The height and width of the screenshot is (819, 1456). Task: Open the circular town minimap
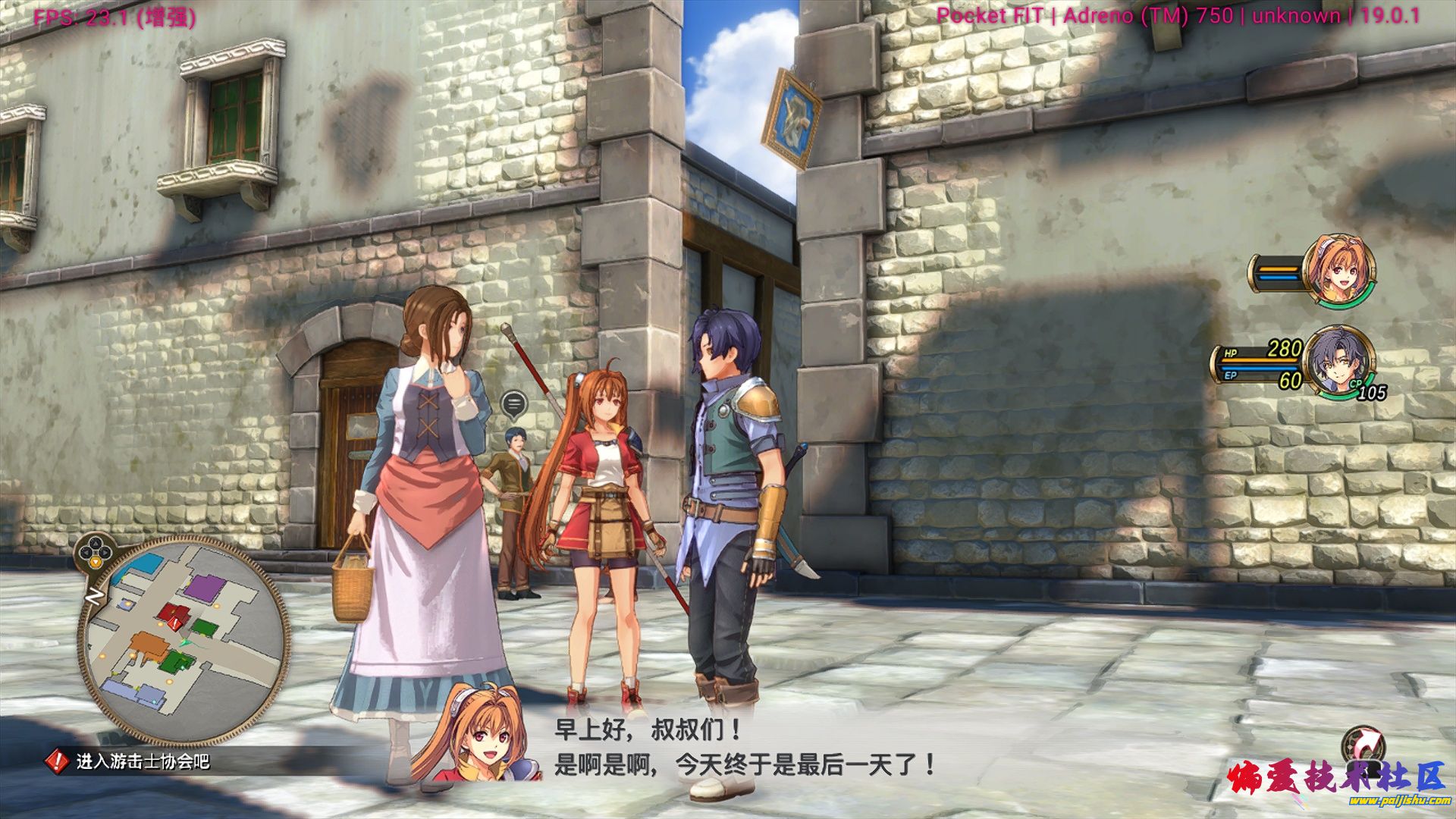[184, 642]
